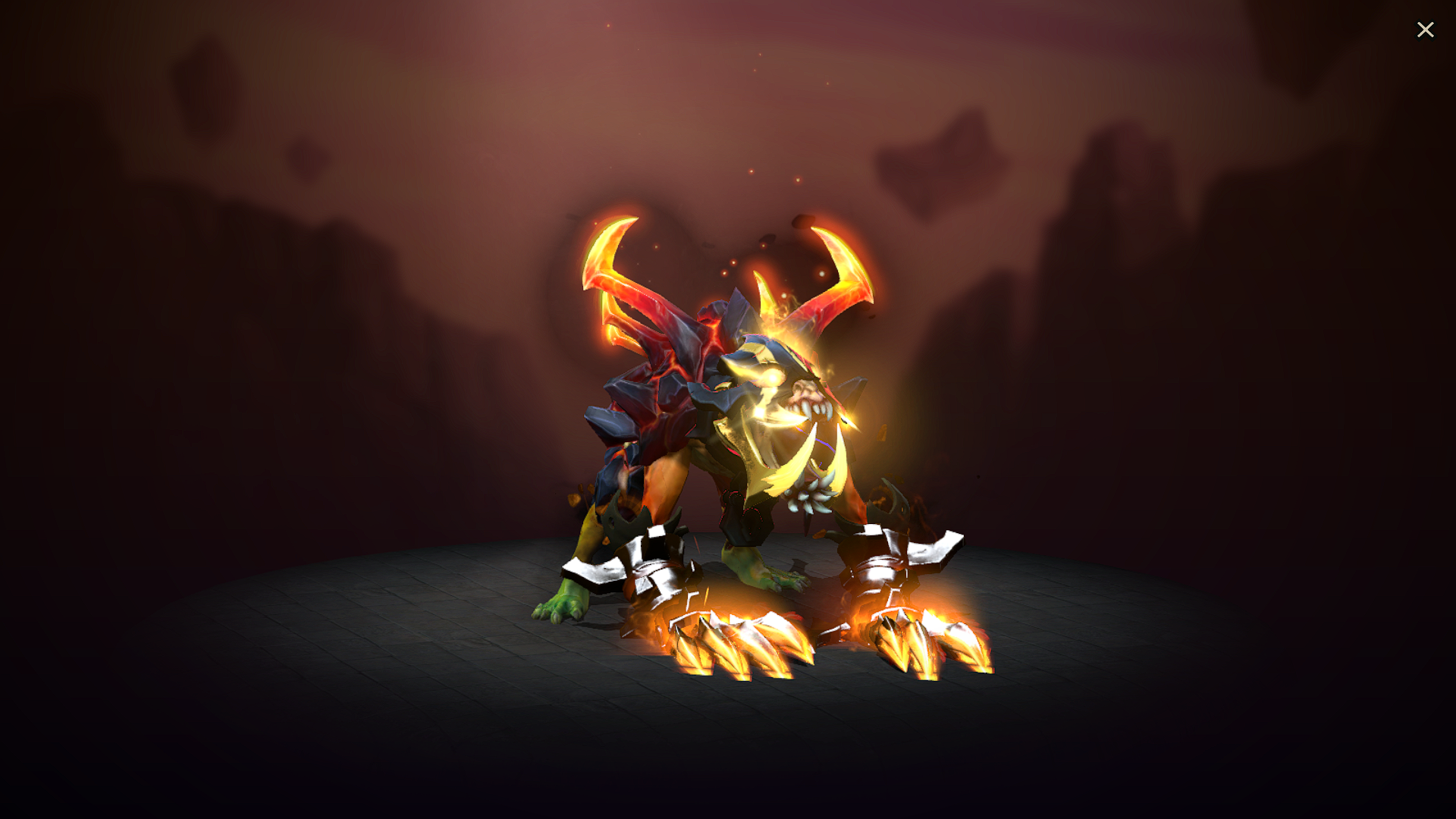Close the item preview with the X
1456x819 pixels.
(1426, 29)
